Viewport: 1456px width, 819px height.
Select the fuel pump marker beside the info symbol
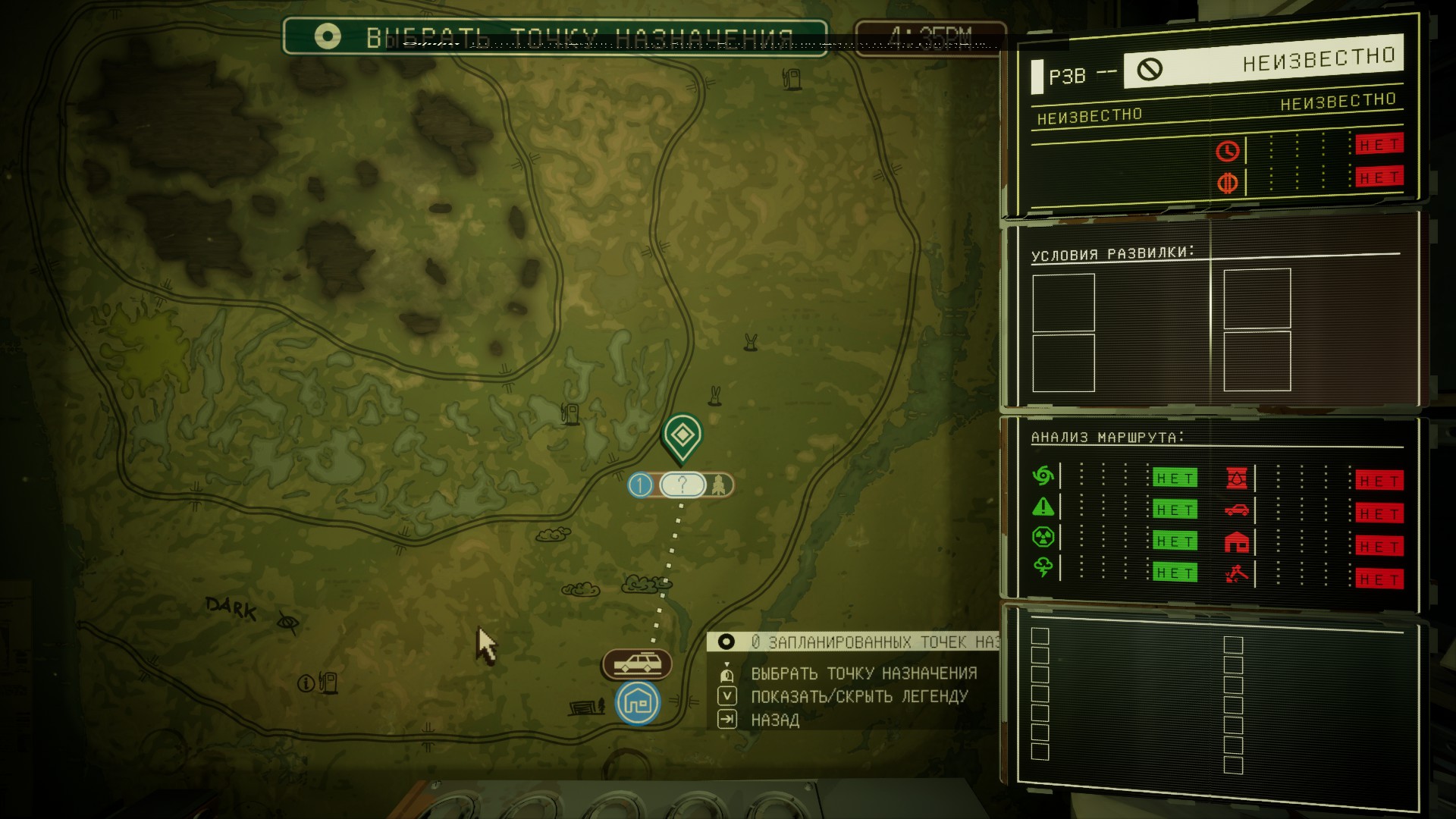click(x=328, y=682)
